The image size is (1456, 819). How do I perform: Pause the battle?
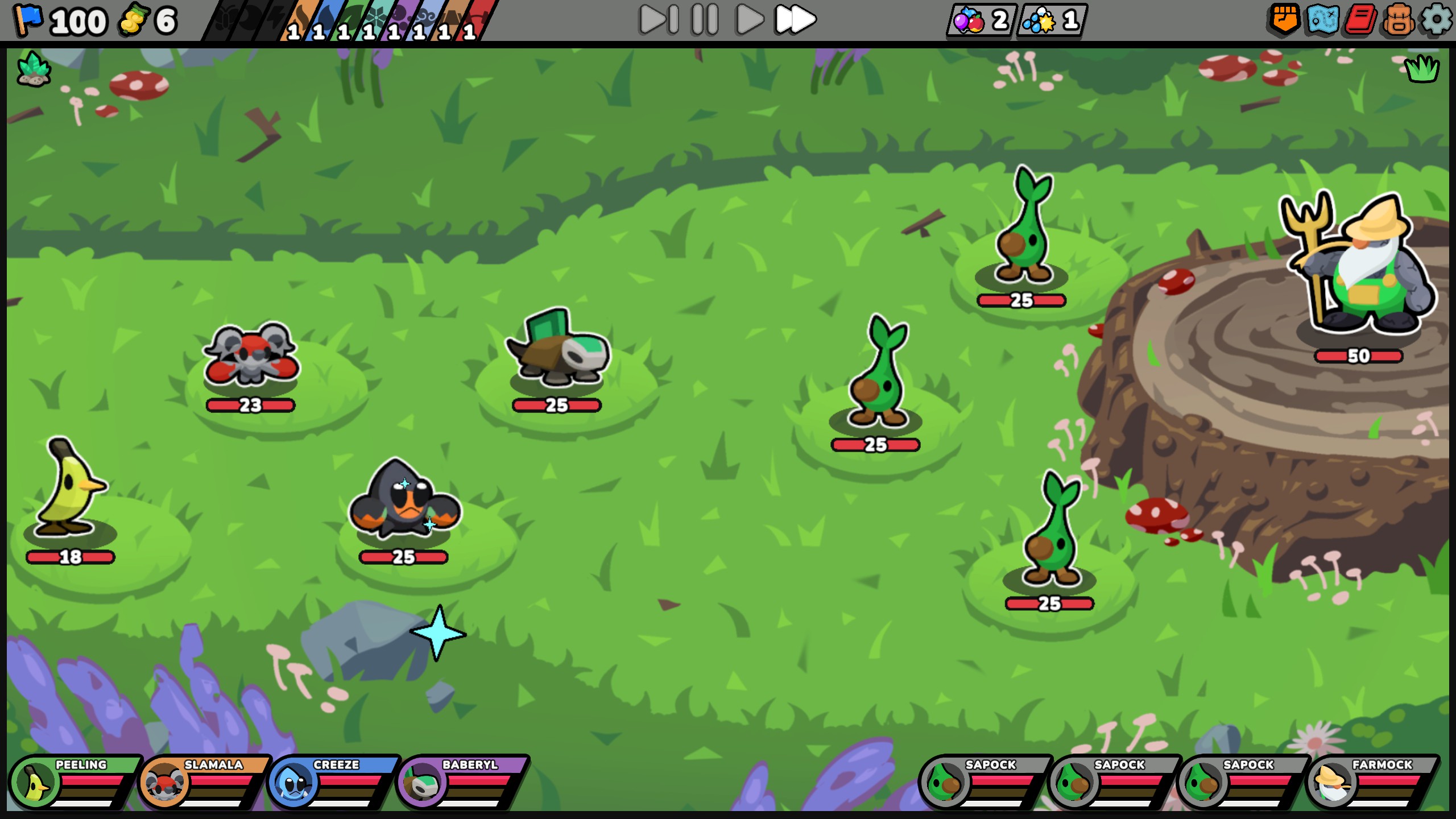(x=704, y=20)
